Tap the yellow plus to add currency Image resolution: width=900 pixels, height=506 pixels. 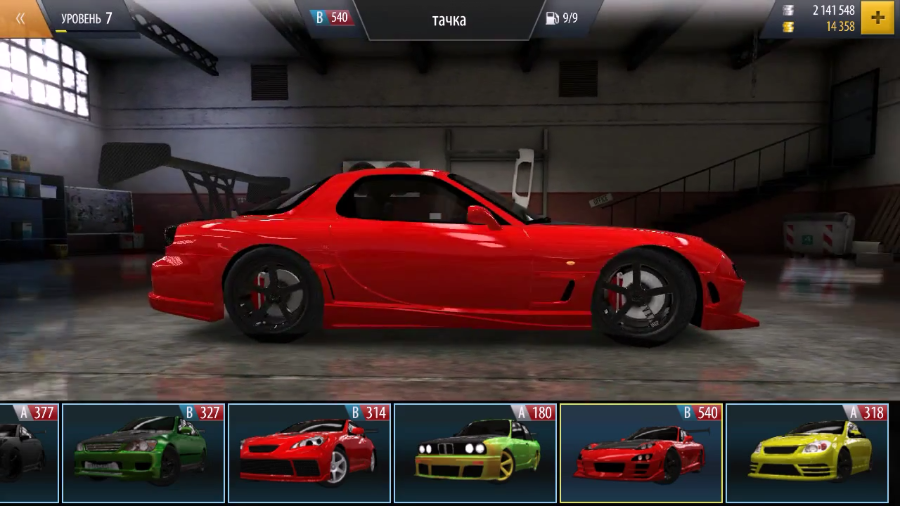click(x=877, y=18)
